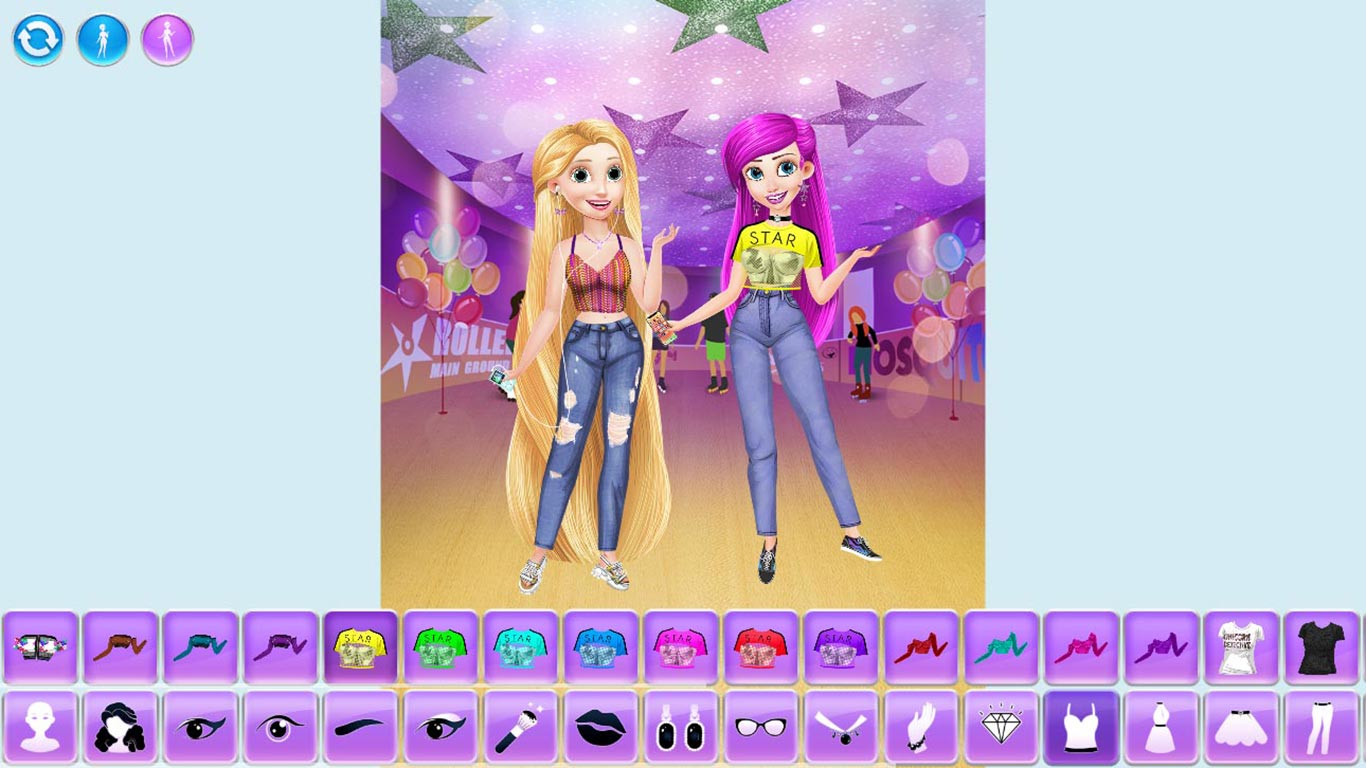Pick the green STAR shirt color variant
Screen dimensions: 1366x768
440,648
